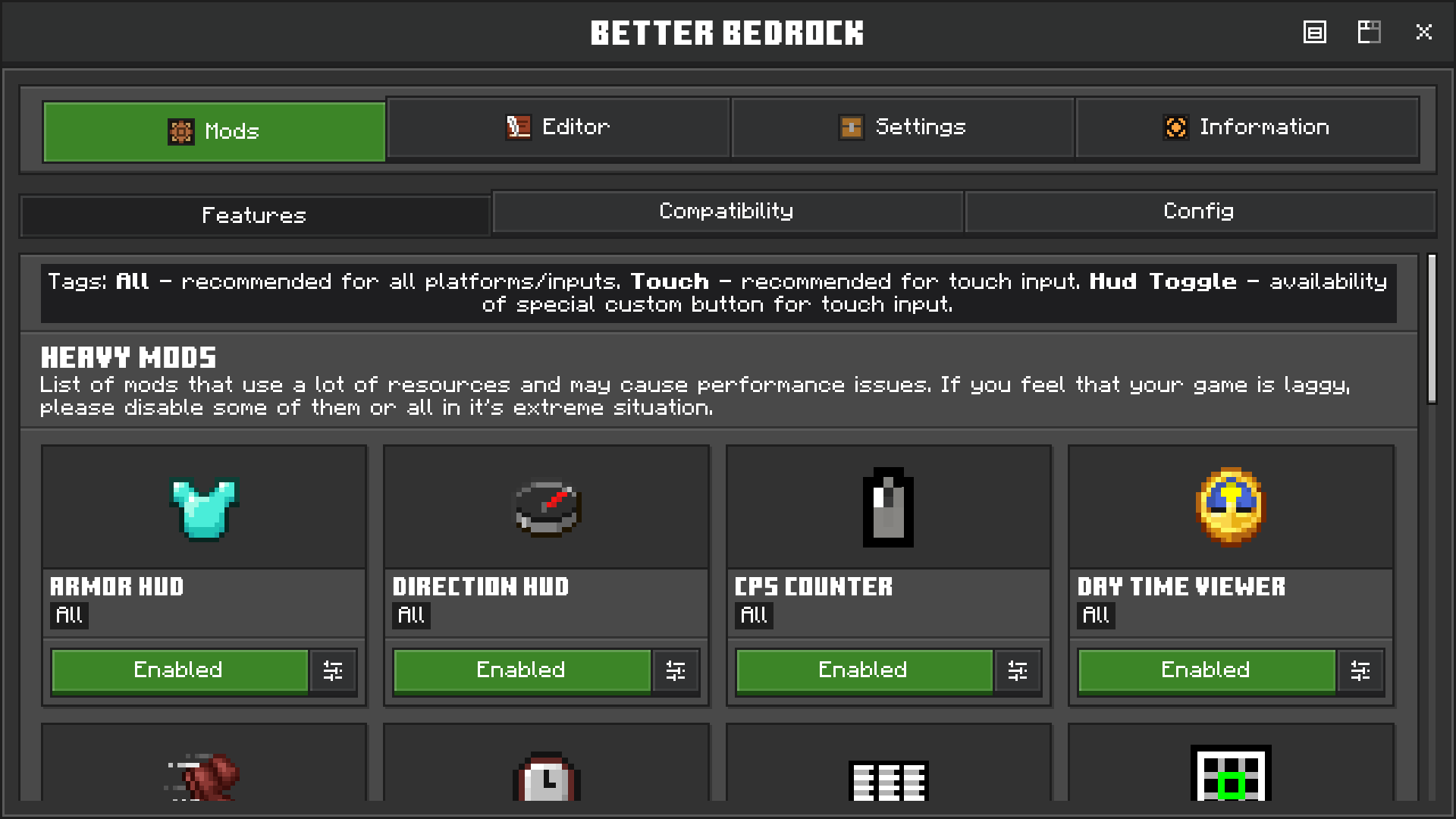The image size is (1456, 819).
Task: Select the Features sub-tab
Action: tap(255, 215)
